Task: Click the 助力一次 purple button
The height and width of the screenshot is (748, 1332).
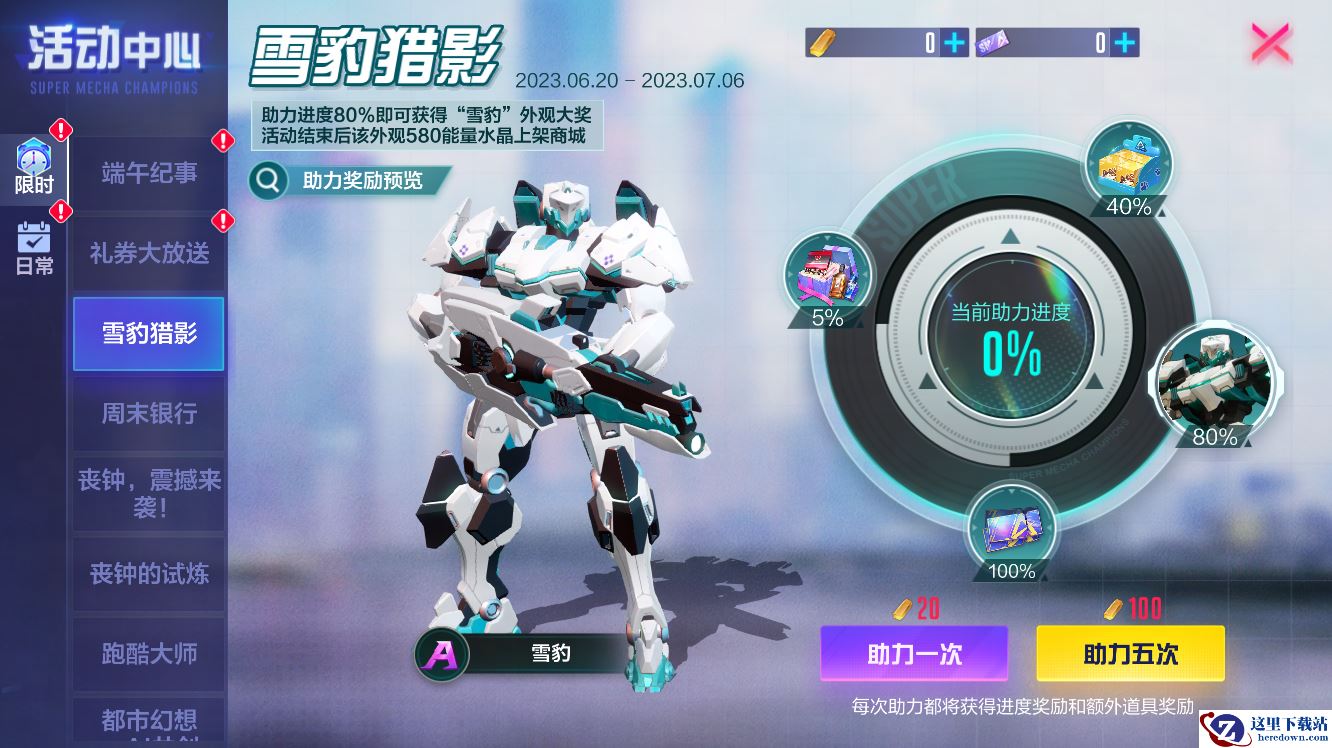Action: pos(914,654)
